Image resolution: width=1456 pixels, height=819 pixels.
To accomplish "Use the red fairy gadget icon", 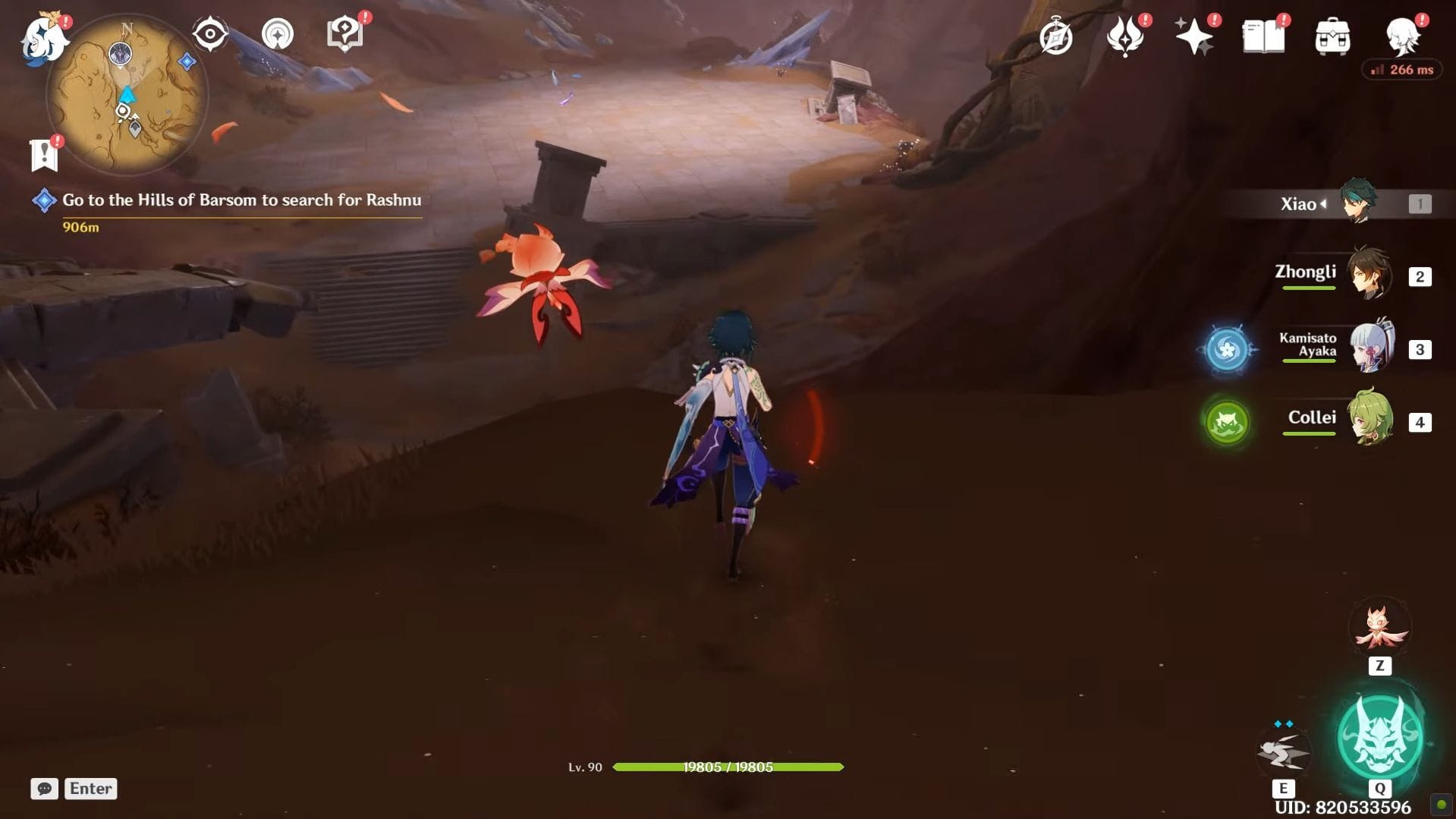I will pyautogui.click(x=1379, y=628).
